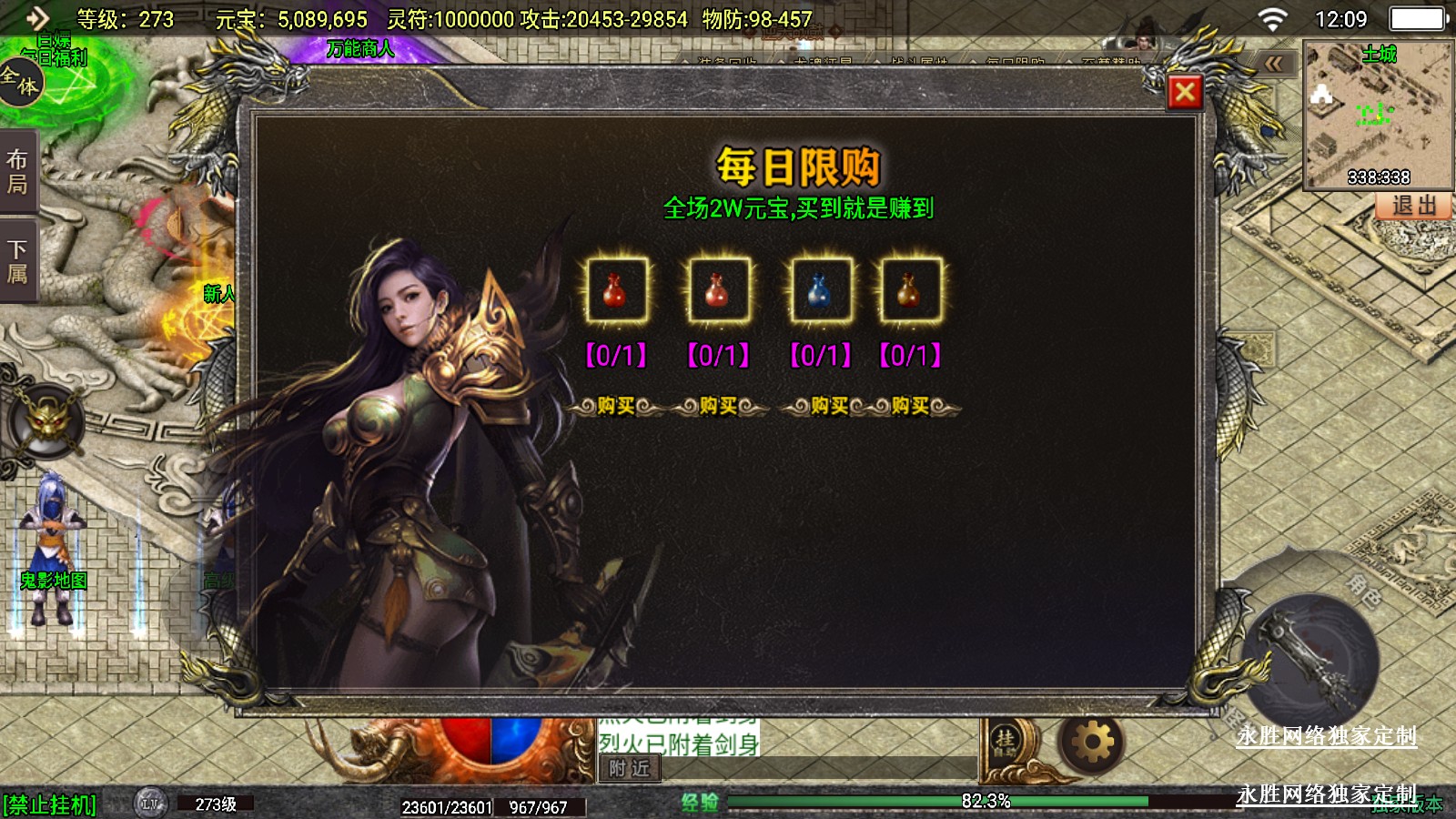Open the round LV level badge
This screenshot has height=819, width=1456.
coord(150,804)
